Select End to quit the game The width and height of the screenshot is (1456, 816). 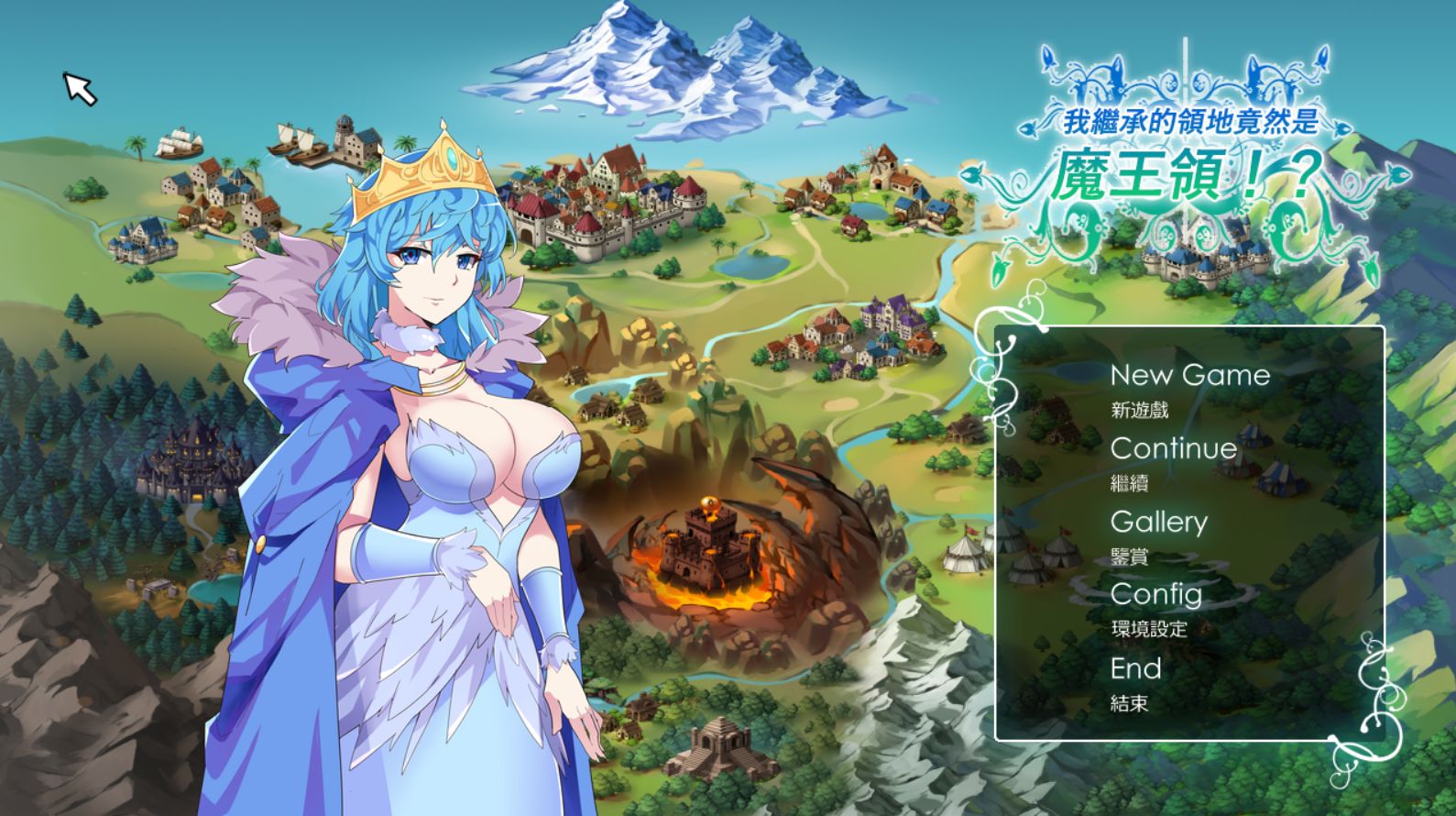tap(1136, 667)
